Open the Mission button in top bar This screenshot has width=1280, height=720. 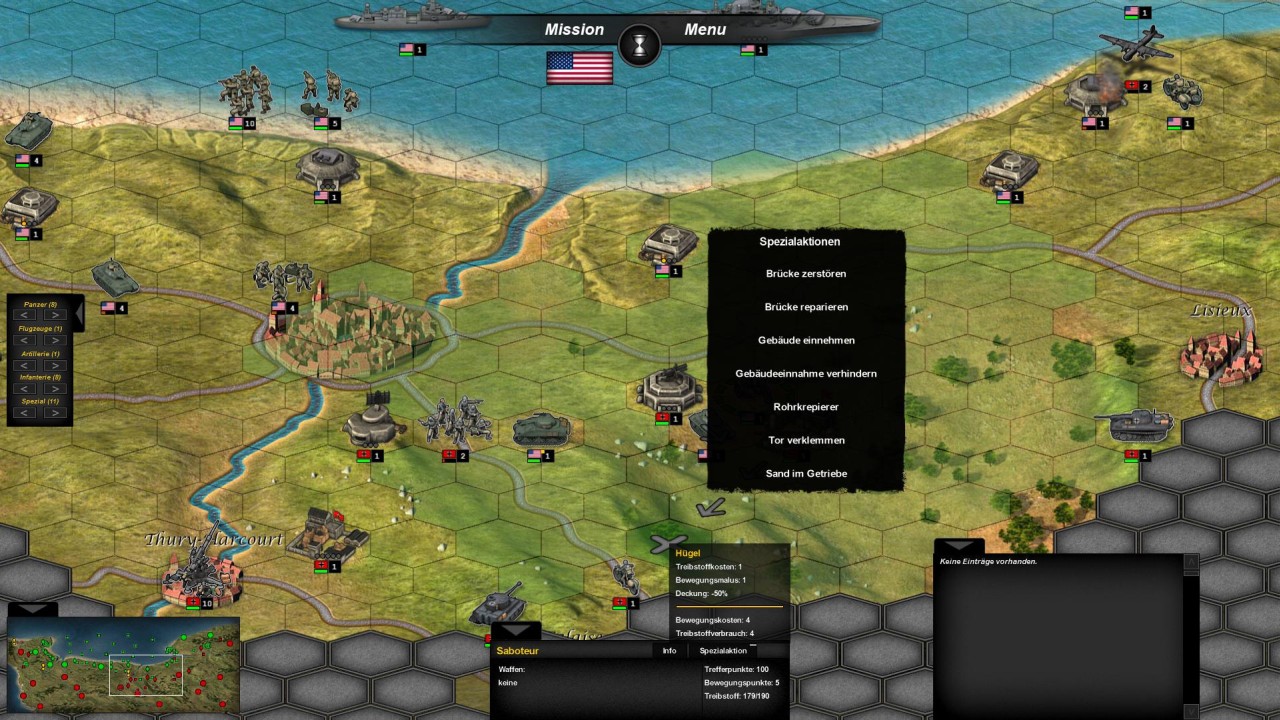pyautogui.click(x=574, y=30)
